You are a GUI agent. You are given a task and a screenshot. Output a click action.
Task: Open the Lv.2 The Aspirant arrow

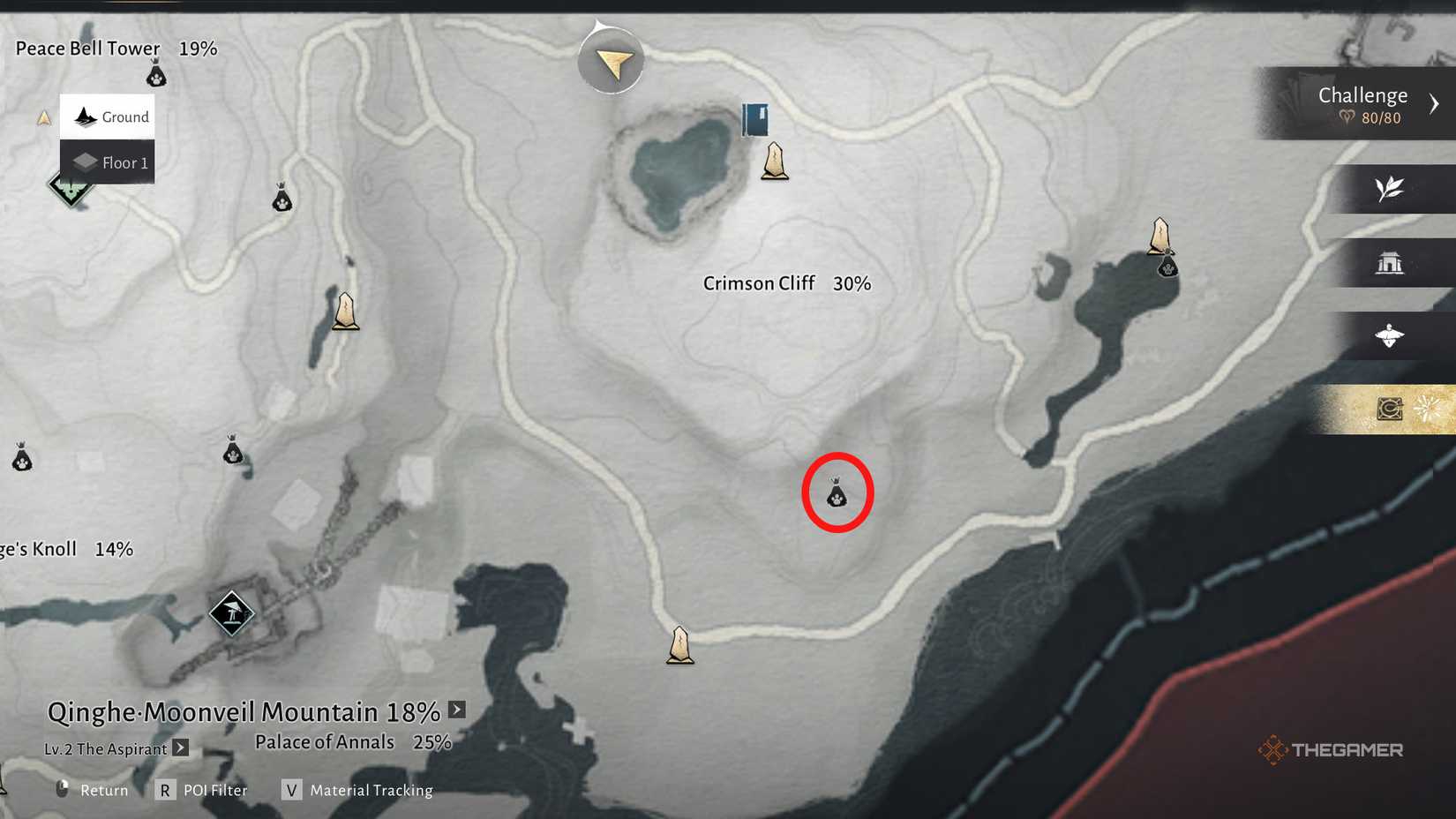(181, 748)
